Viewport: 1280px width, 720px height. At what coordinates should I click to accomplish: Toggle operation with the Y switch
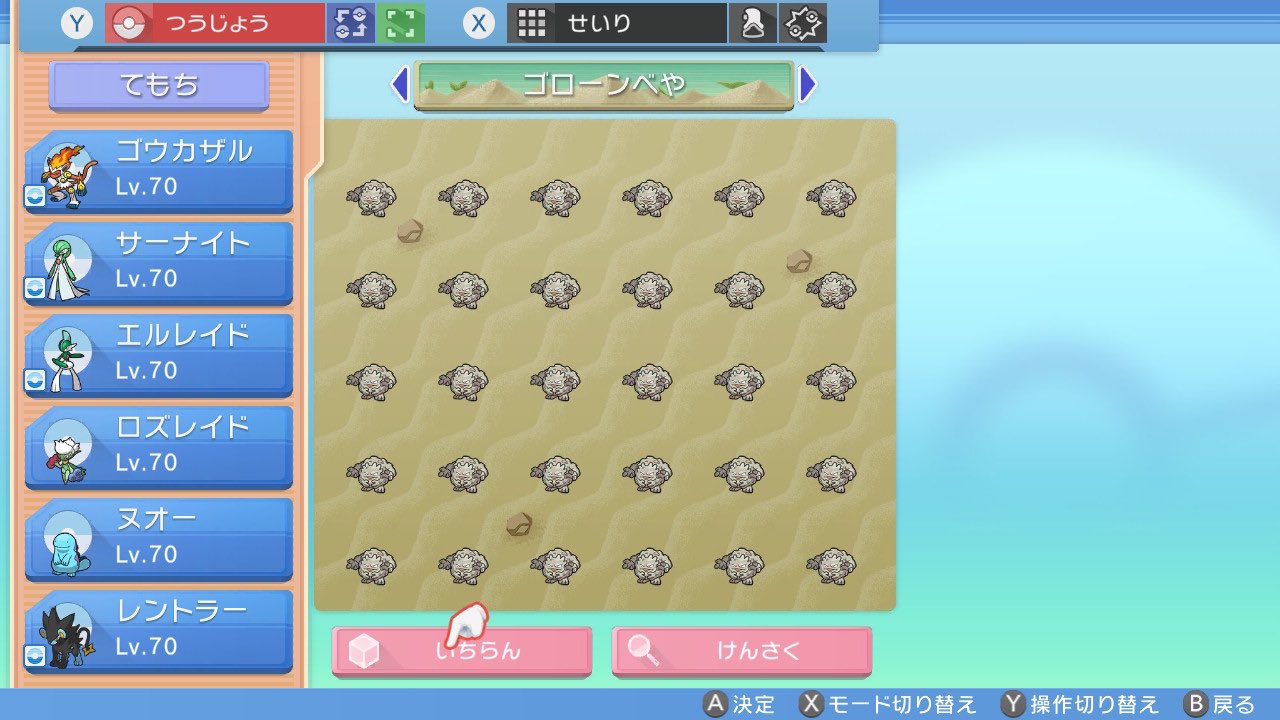76,21
